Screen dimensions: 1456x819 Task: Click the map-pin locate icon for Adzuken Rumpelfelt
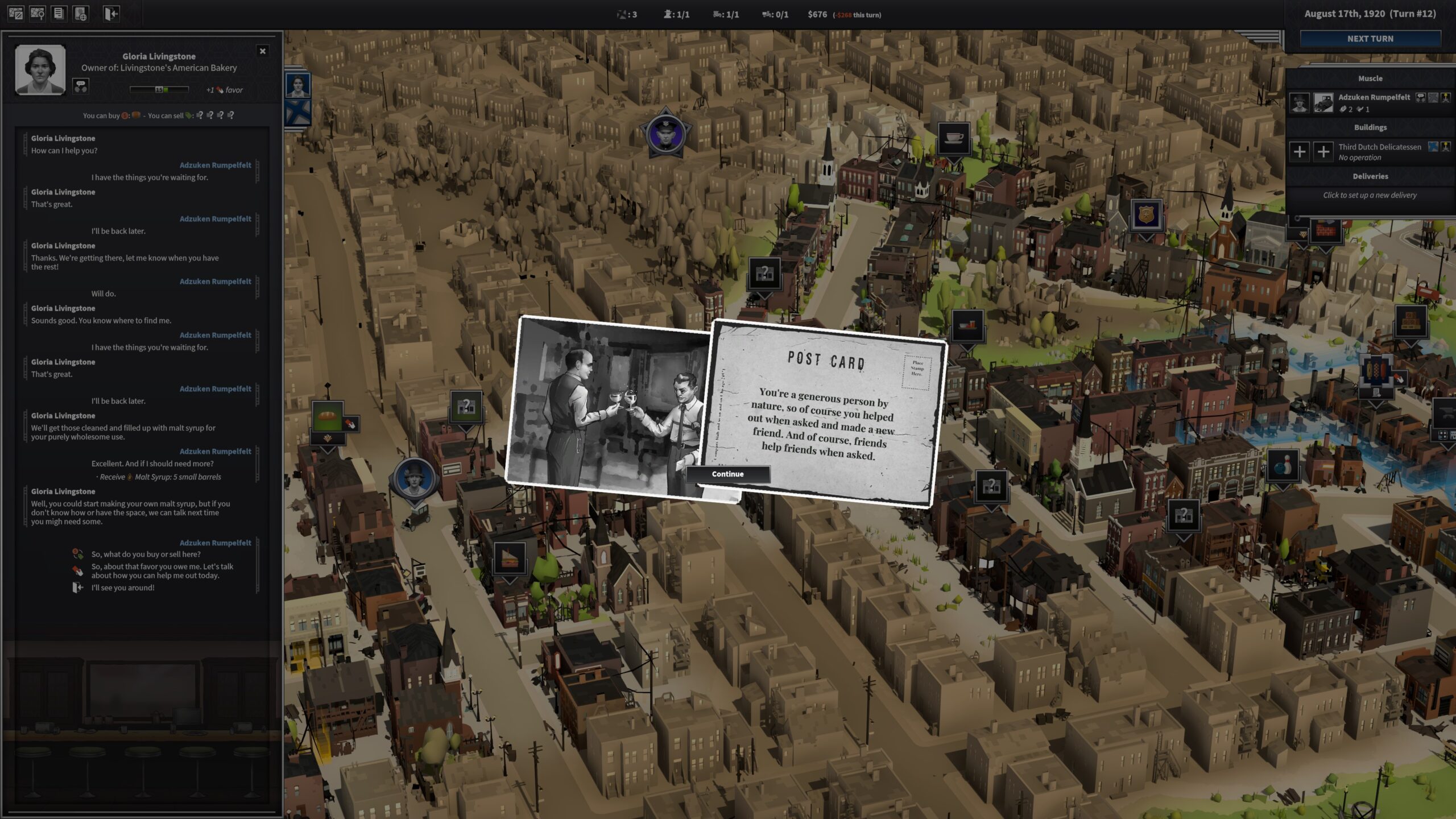[x=1445, y=97]
